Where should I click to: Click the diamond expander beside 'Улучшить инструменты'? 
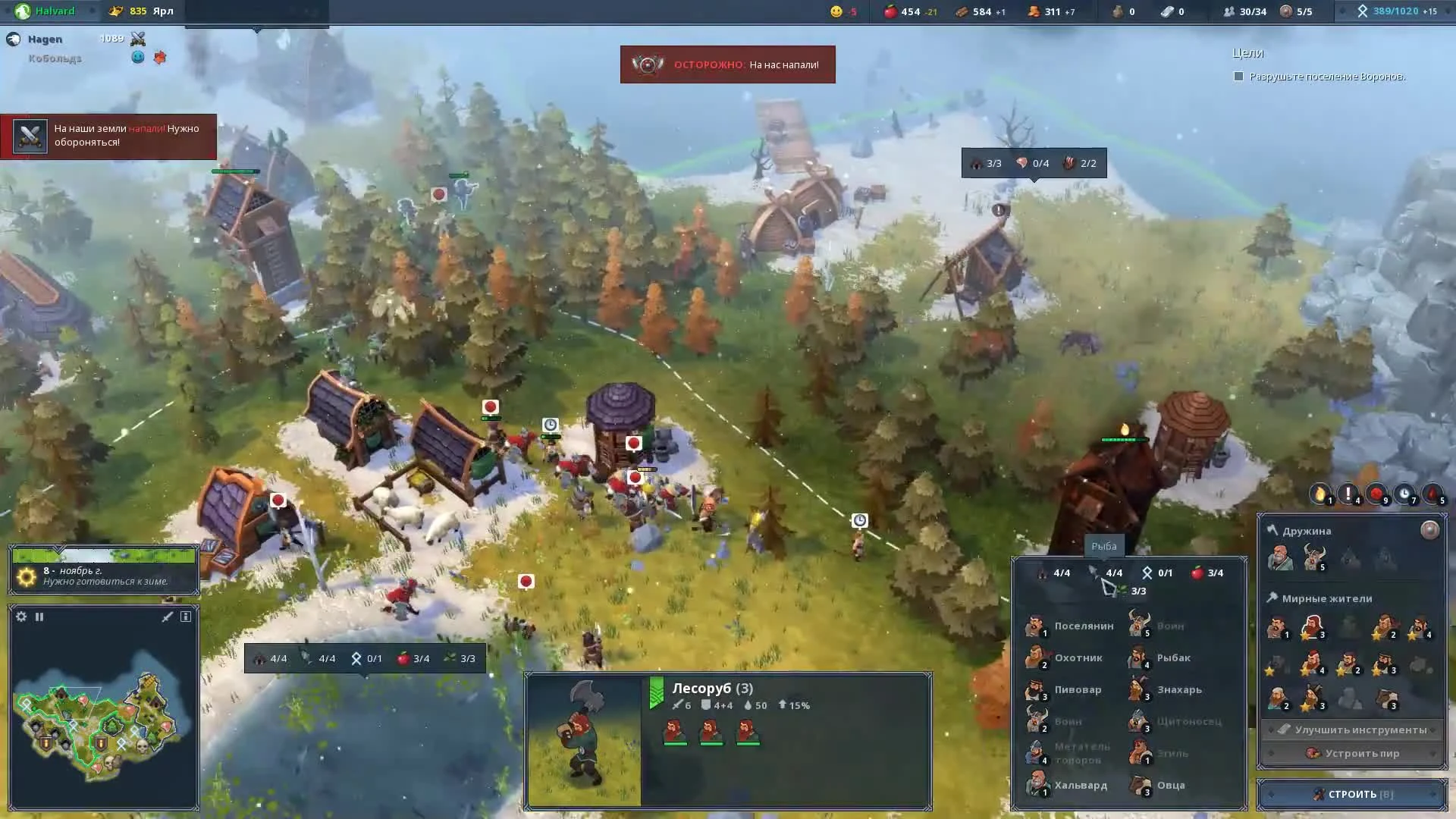coord(1271,729)
